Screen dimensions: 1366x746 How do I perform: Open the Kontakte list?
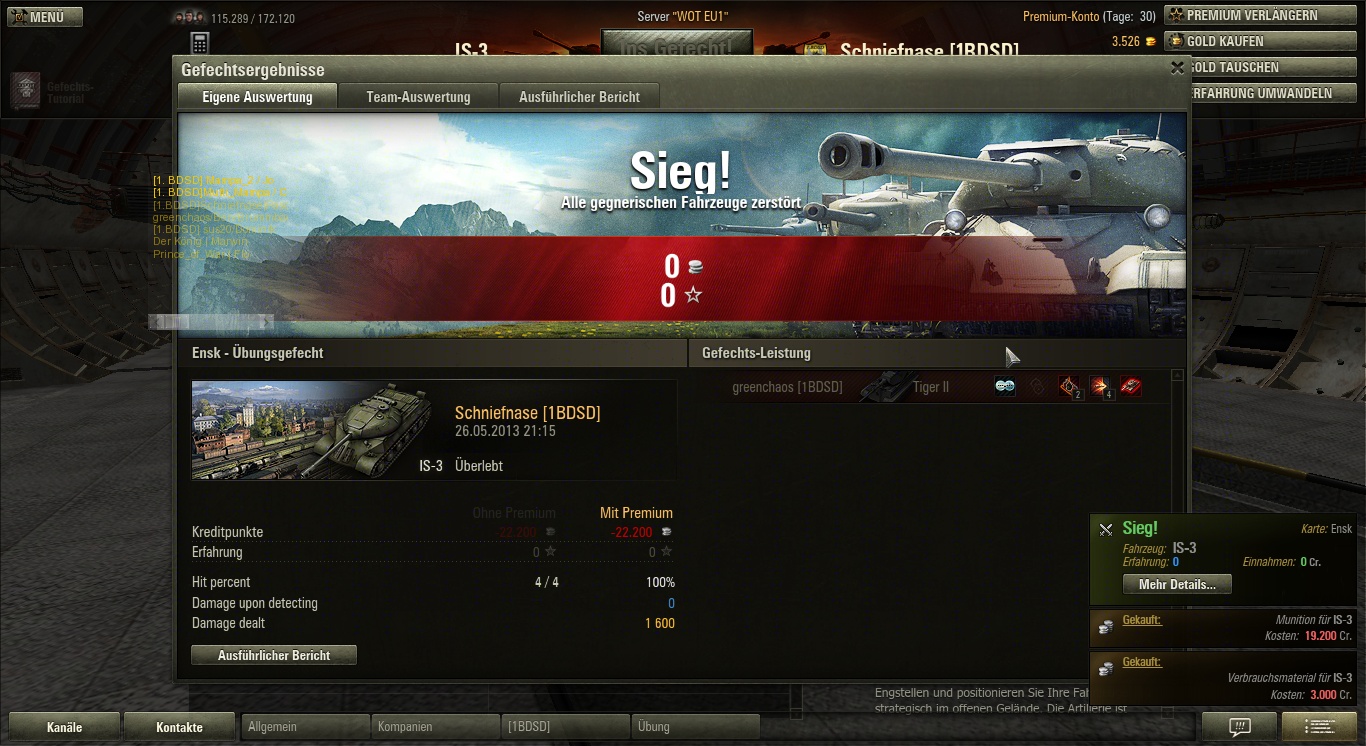click(x=180, y=727)
